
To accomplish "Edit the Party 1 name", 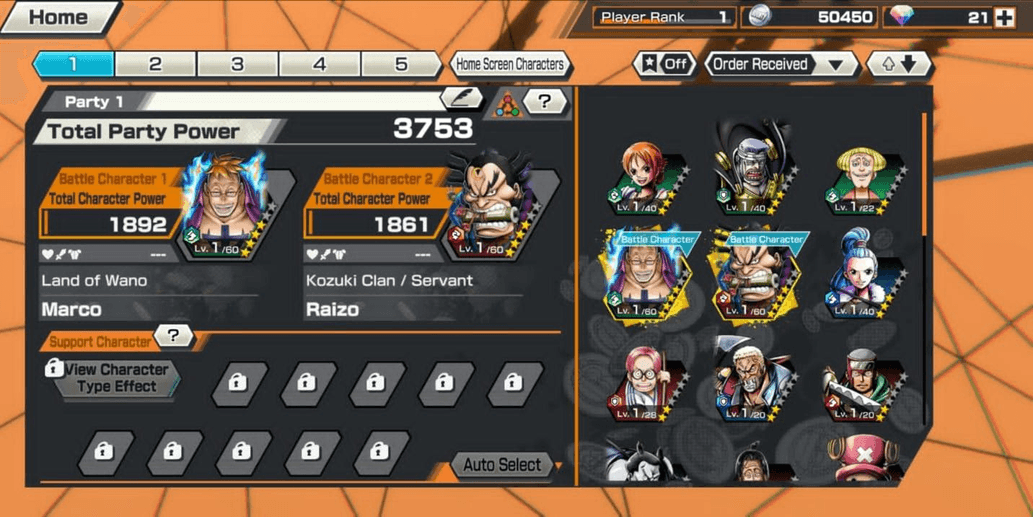I will [x=461, y=98].
